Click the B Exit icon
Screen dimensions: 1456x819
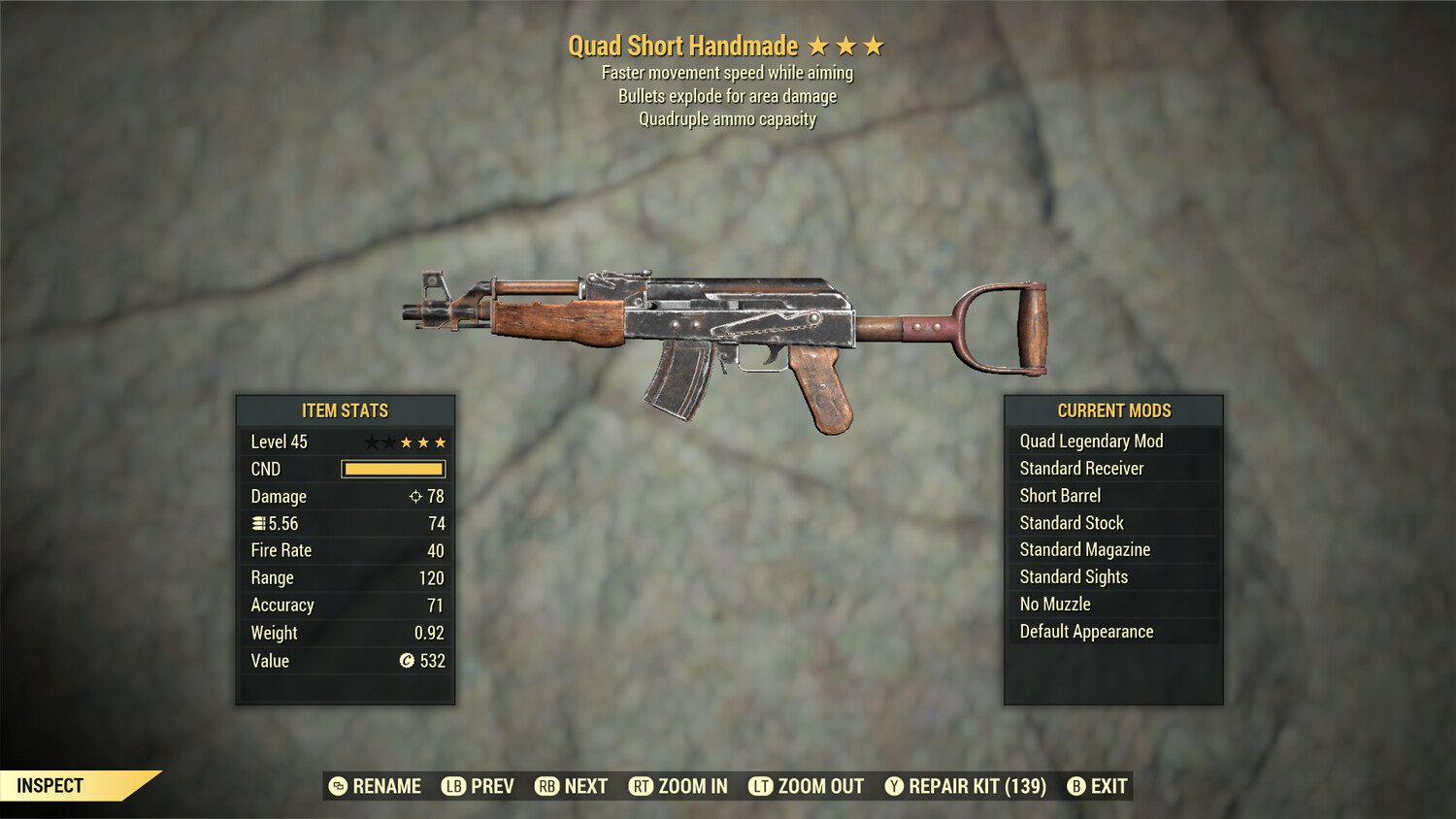(x=1075, y=786)
